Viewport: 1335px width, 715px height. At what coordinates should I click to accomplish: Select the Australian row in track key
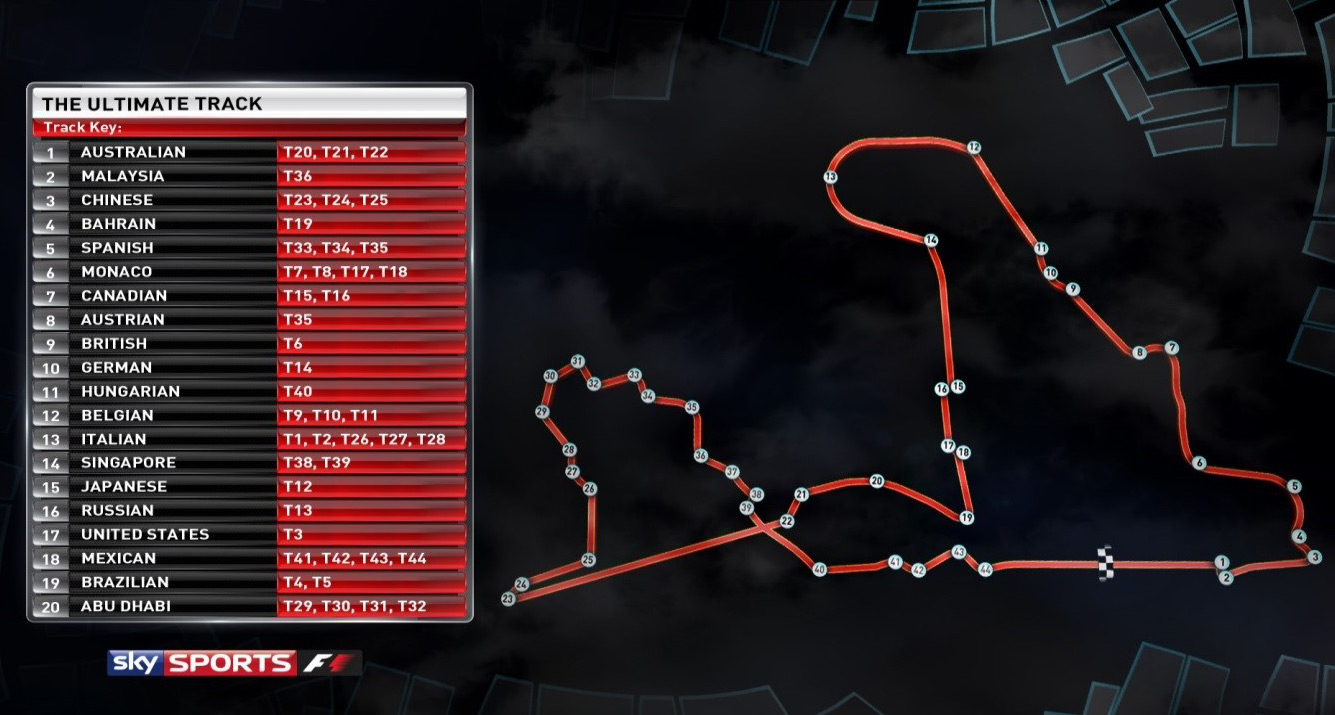[x=250, y=153]
